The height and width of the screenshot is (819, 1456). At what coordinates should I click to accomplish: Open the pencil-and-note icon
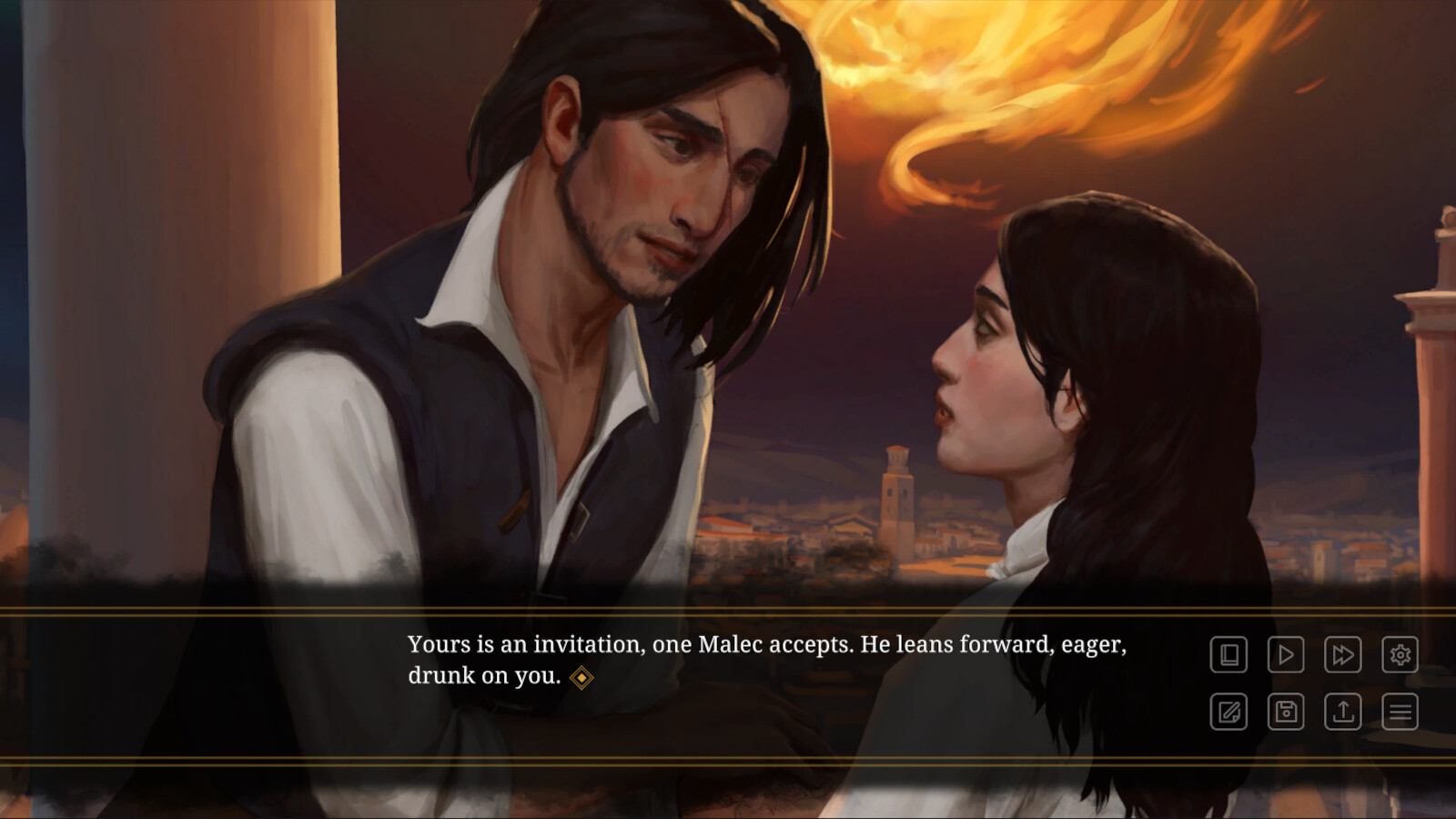(x=1228, y=712)
